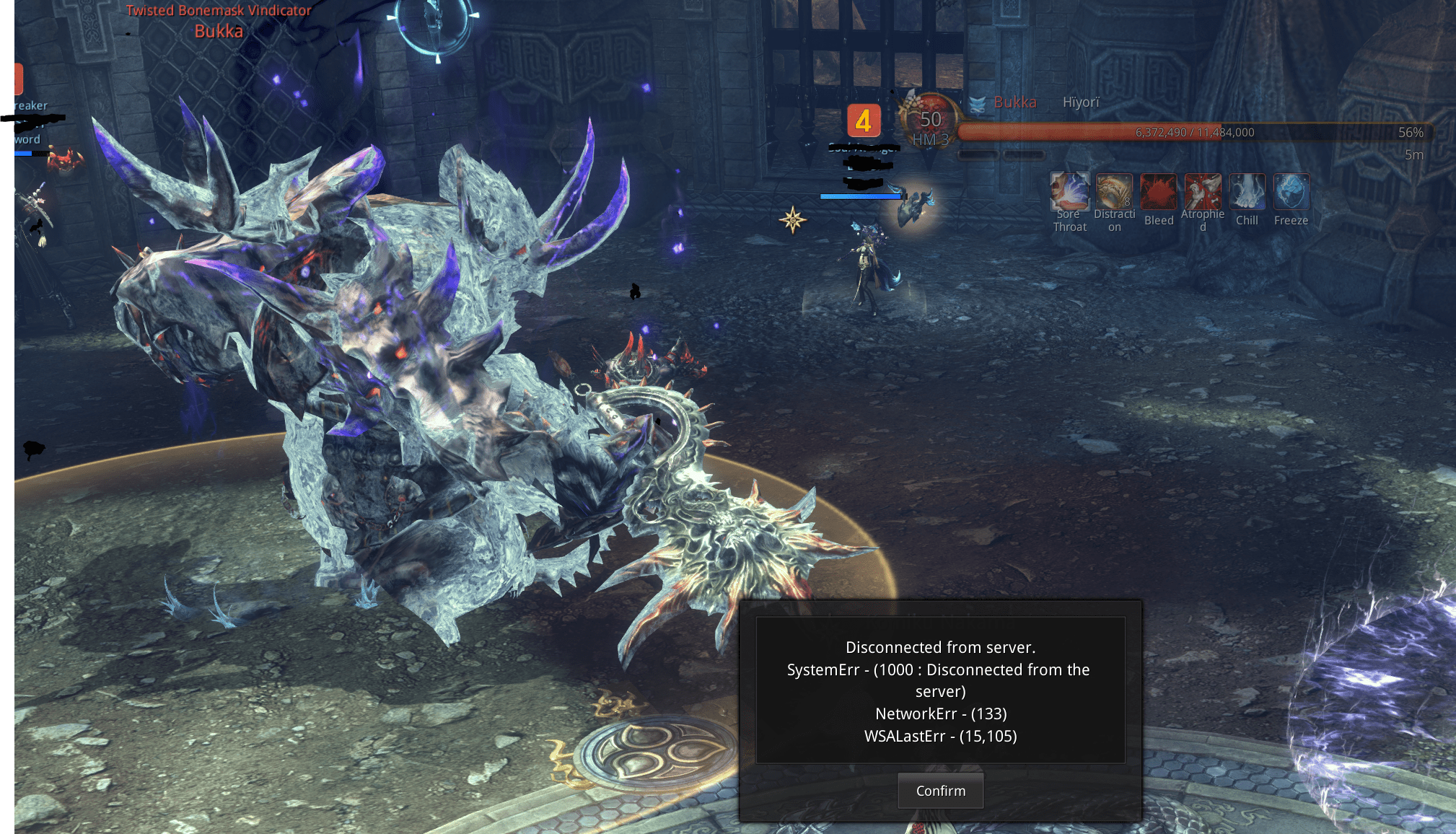Click the level 50 number on boss frame
Image resolution: width=1456 pixels, height=834 pixels.
click(x=931, y=118)
